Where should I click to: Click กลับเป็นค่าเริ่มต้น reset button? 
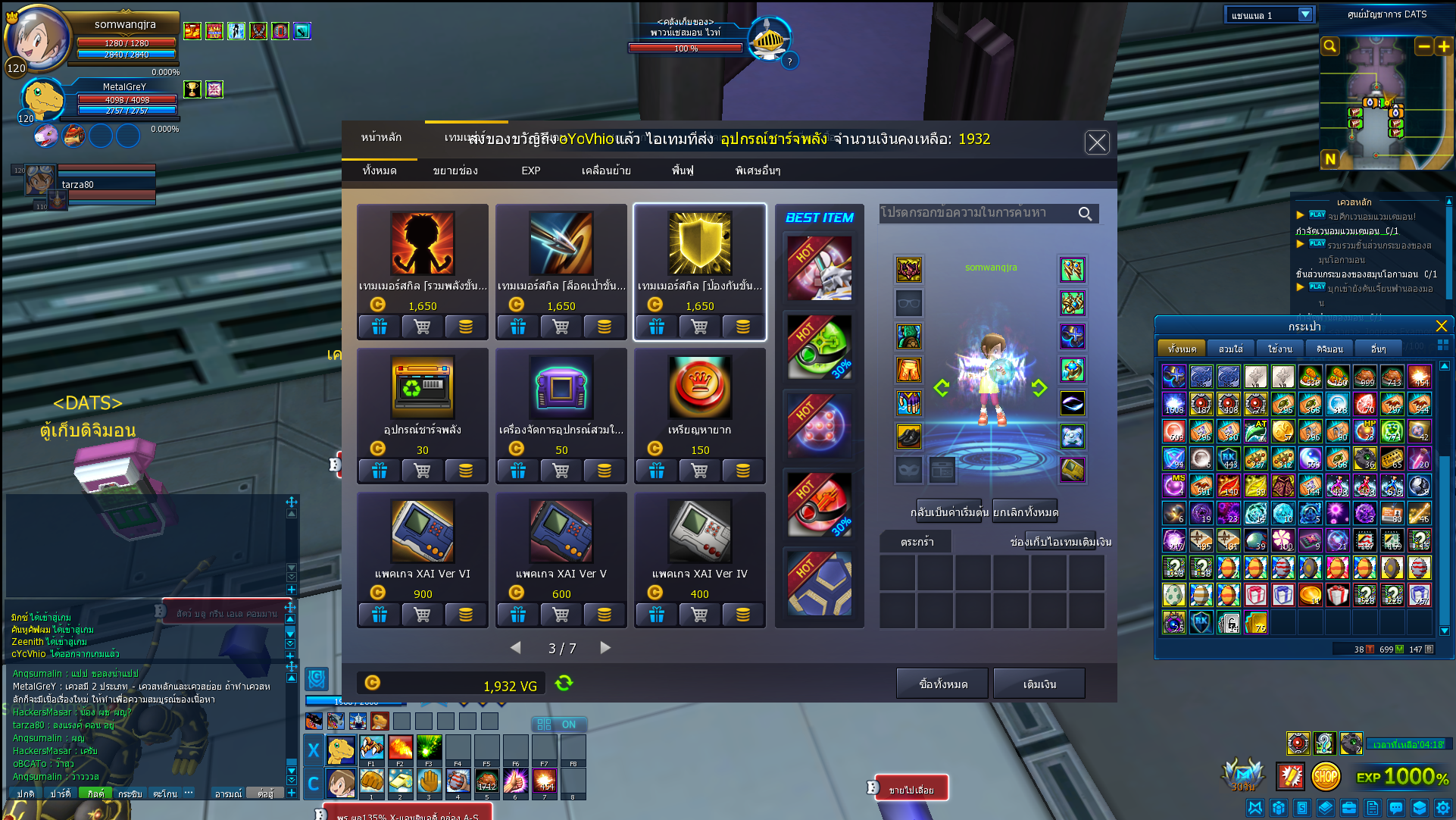pos(950,512)
